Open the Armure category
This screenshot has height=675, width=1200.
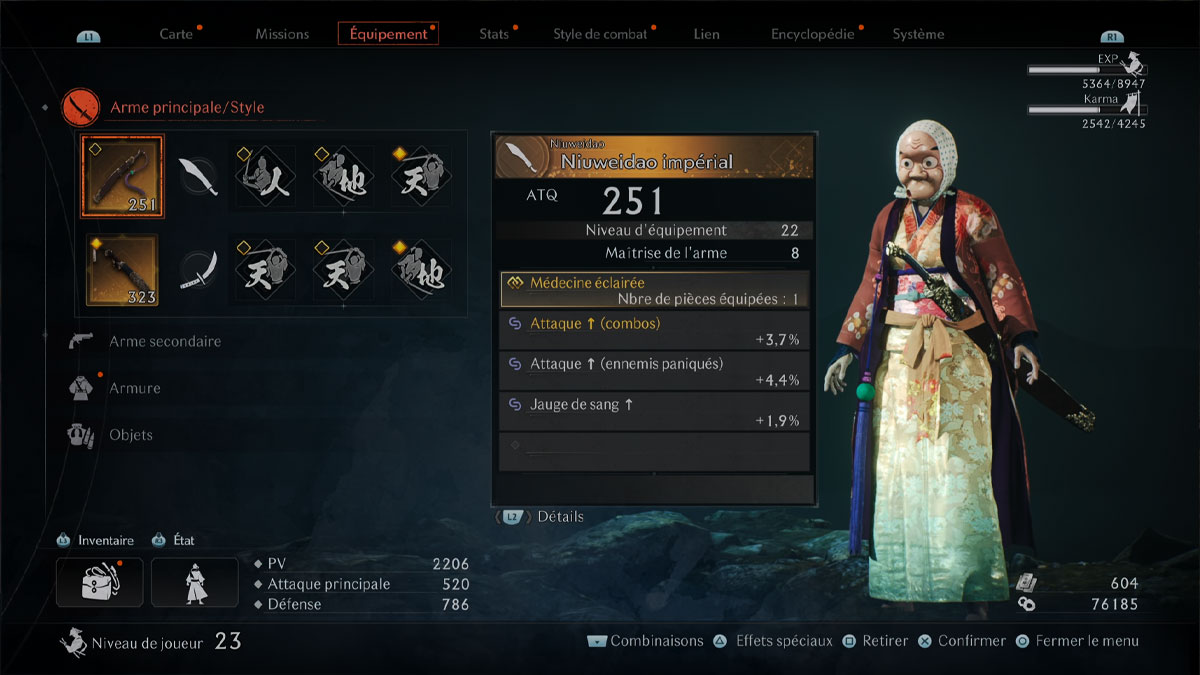coord(134,388)
